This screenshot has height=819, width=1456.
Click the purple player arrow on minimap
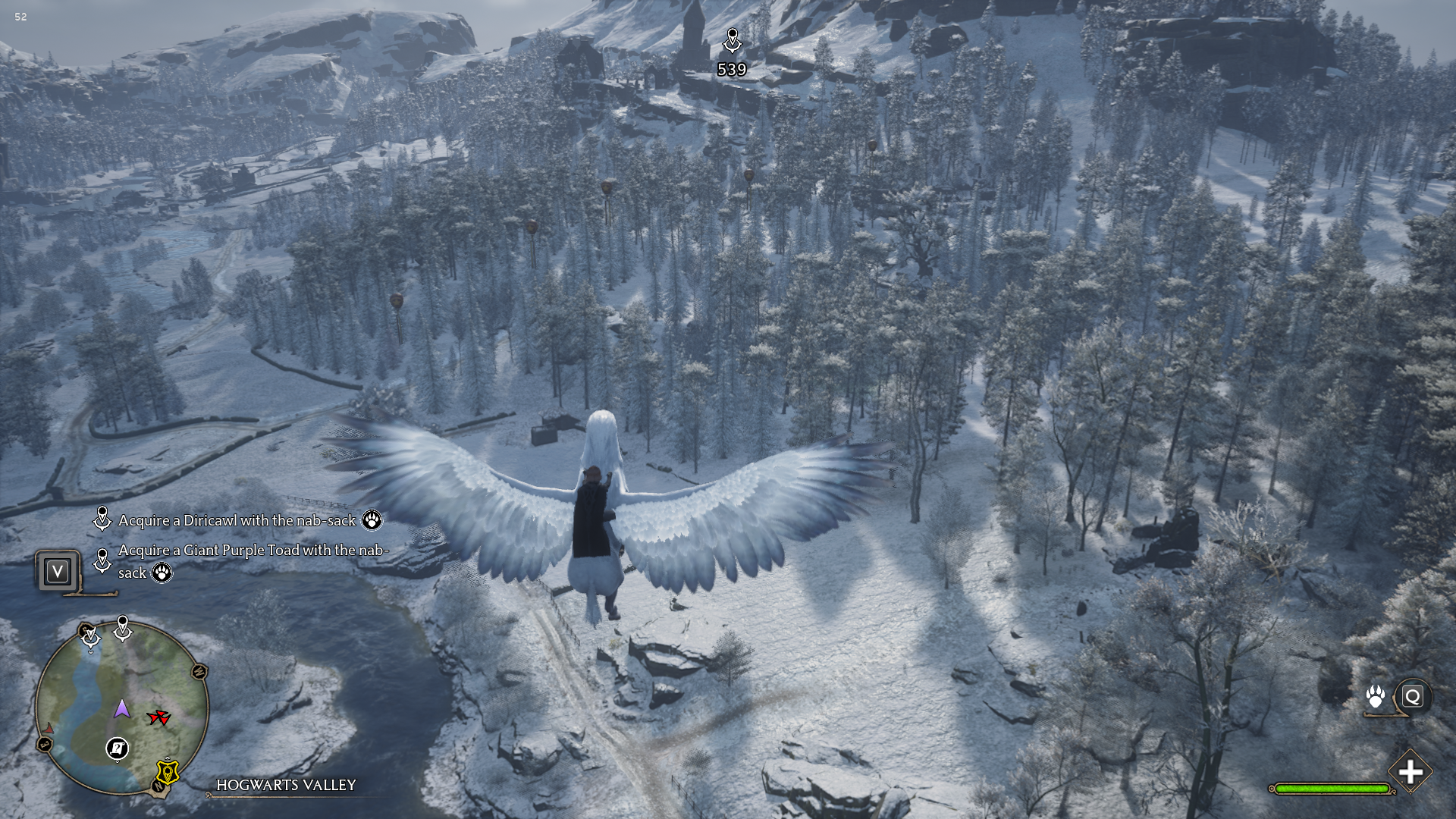click(122, 709)
